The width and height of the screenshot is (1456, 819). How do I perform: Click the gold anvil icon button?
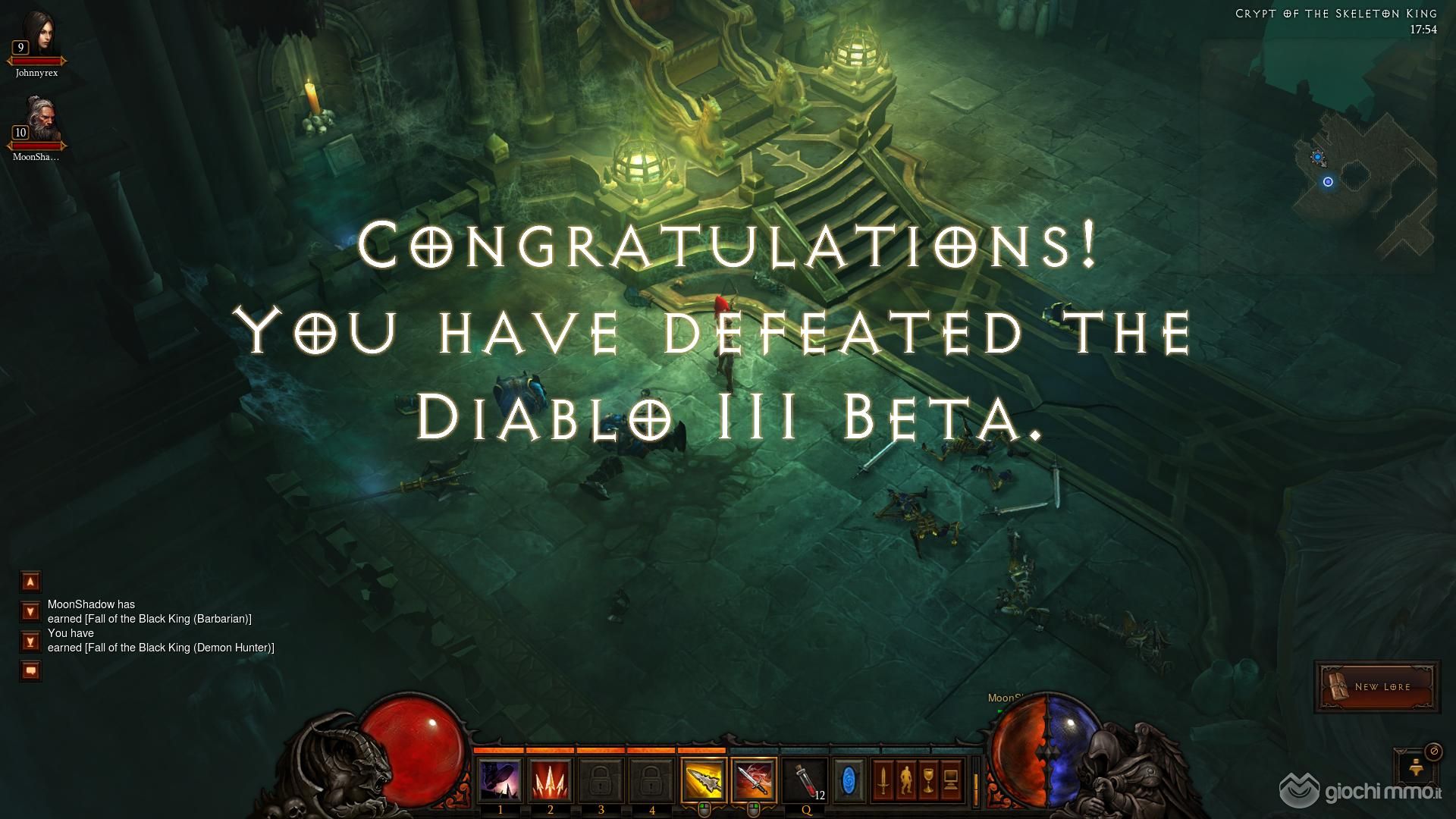click(1415, 767)
